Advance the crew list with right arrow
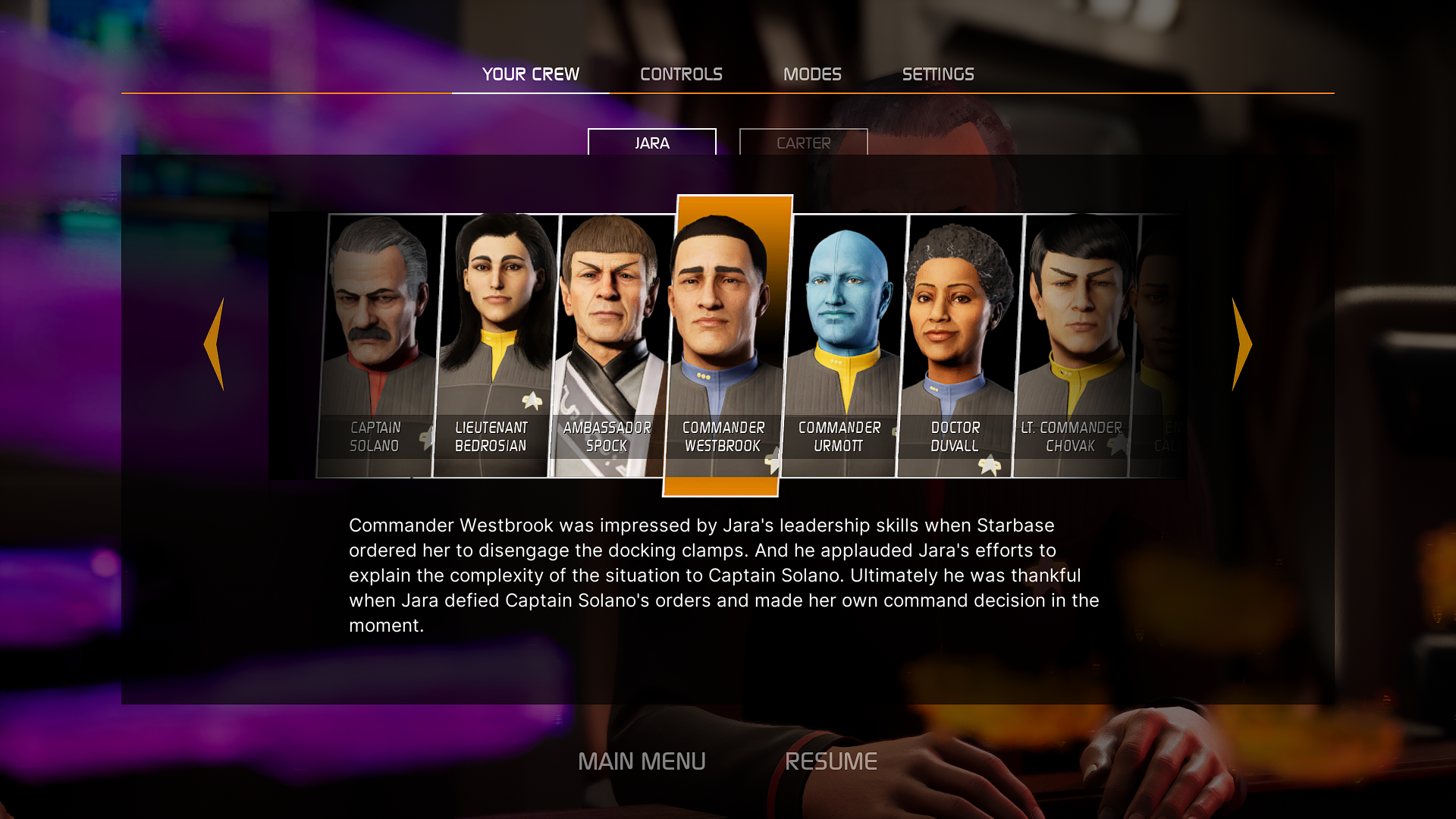1456x819 pixels. tap(1241, 344)
